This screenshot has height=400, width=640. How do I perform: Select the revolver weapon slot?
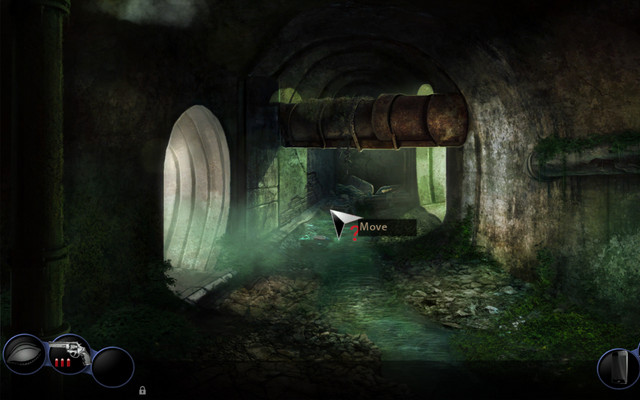pos(70,355)
